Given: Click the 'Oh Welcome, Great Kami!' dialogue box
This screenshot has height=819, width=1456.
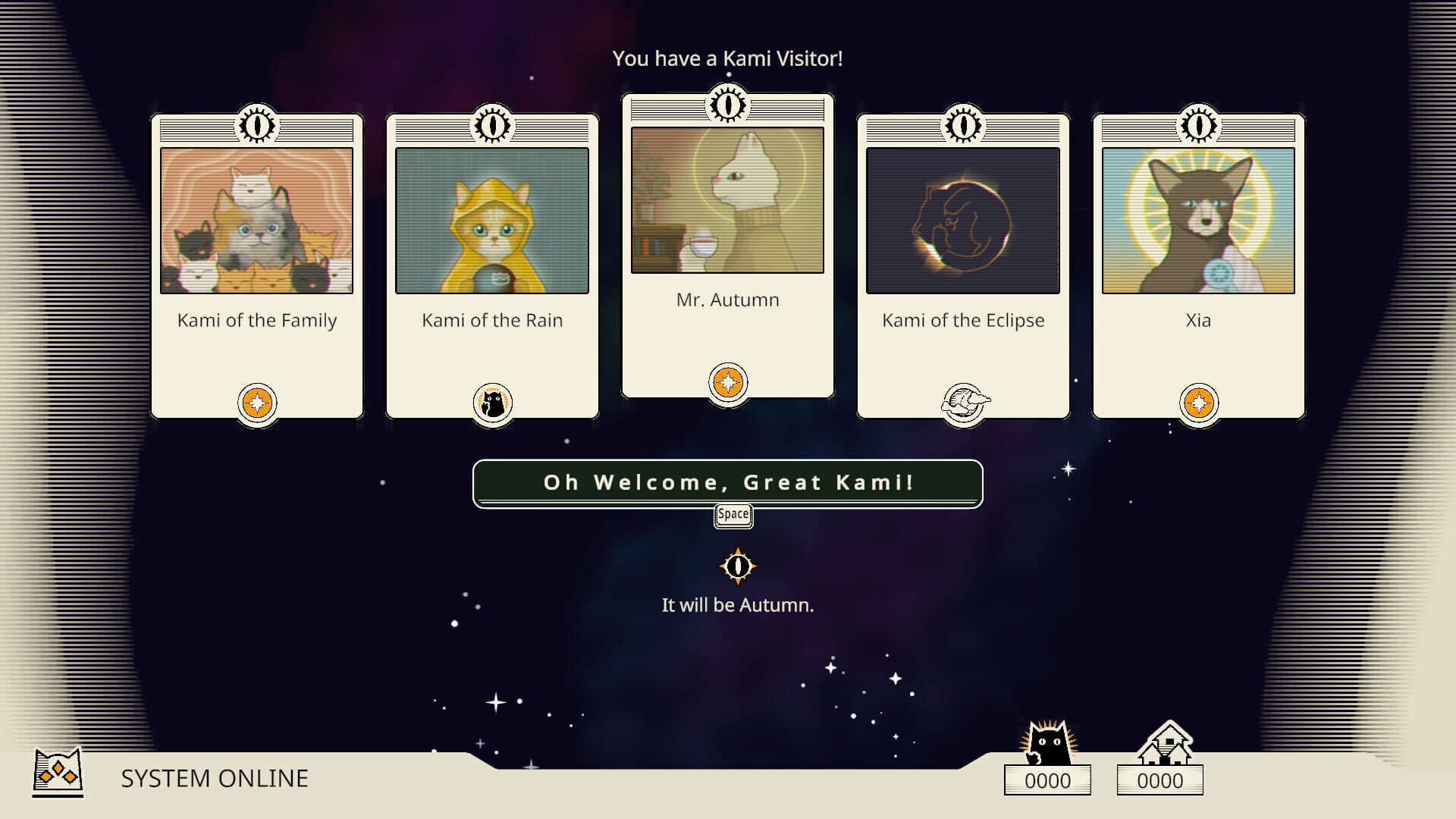Looking at the screenshot, I should (x=728, y=483).
